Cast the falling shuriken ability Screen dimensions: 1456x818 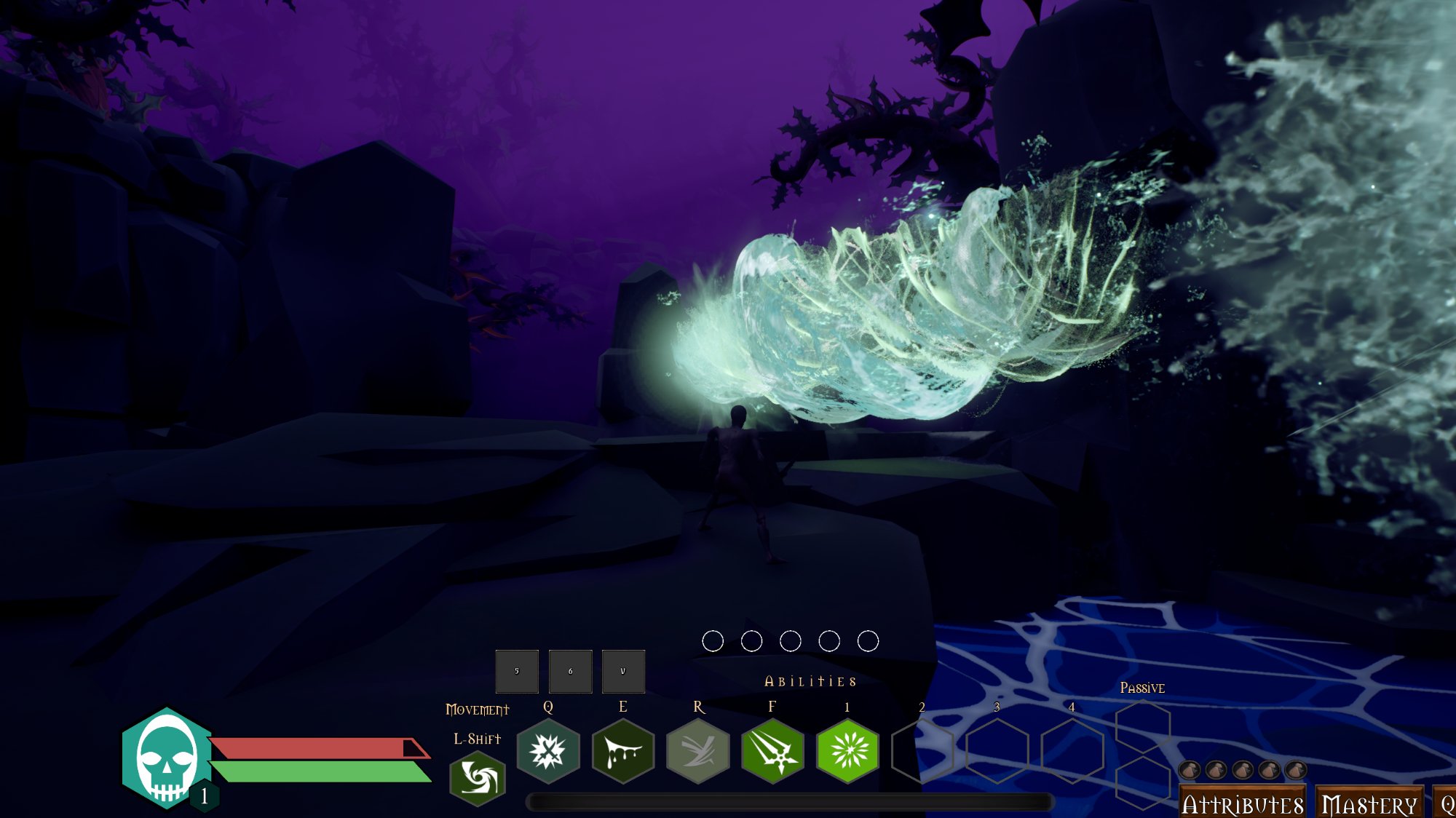[x=772, y=751]
